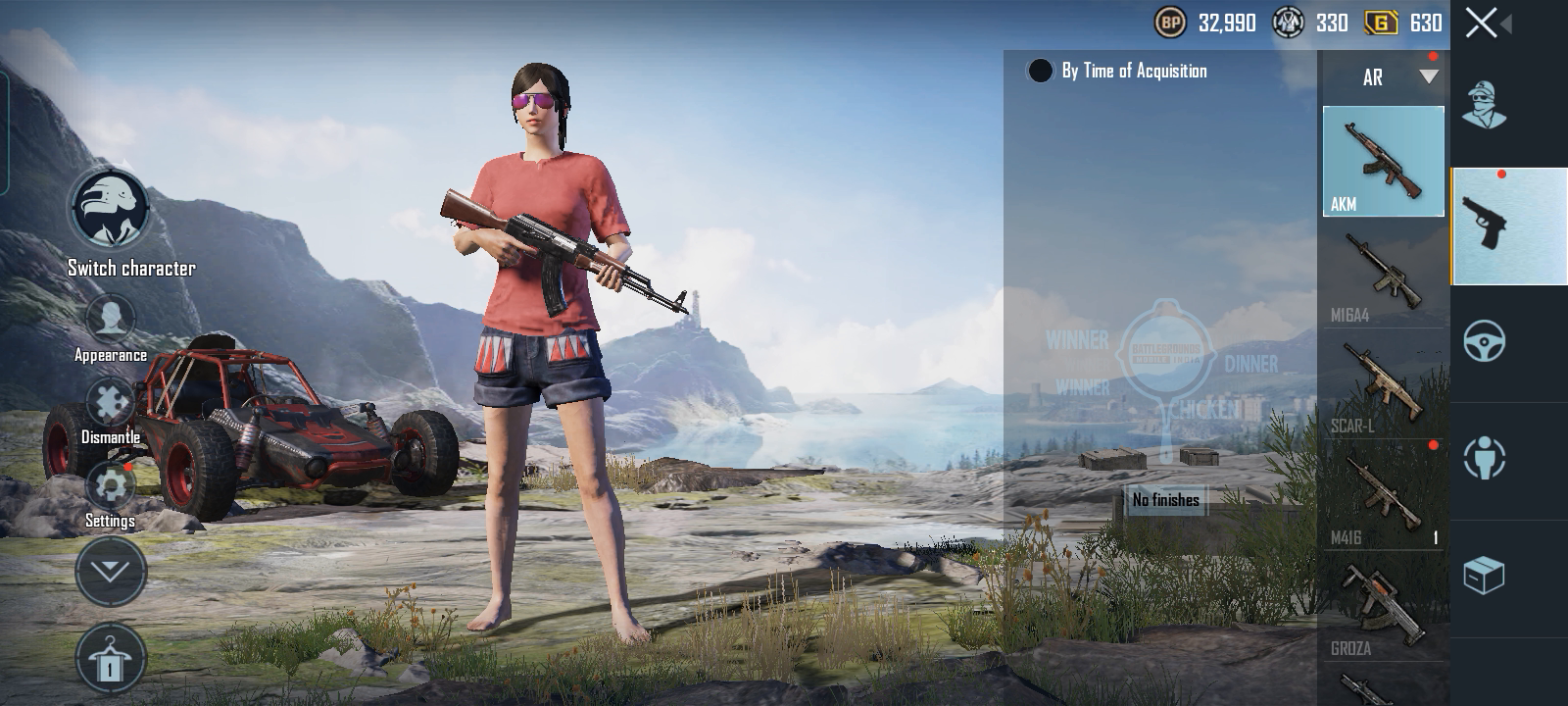Screen dimensions: 1568x706
Task: Select the SCAR-L rifle
Action: point(1383,384)
